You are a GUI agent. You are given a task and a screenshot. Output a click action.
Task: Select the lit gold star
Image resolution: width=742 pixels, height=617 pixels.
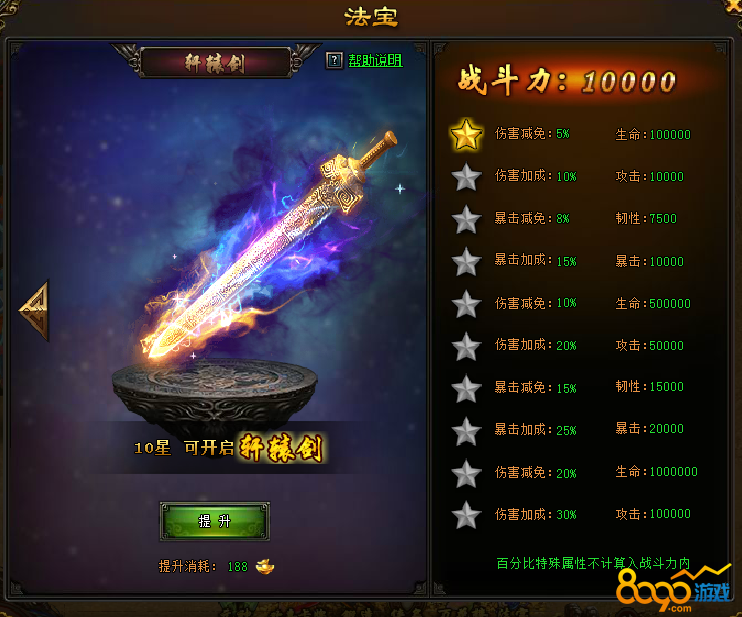466,135
